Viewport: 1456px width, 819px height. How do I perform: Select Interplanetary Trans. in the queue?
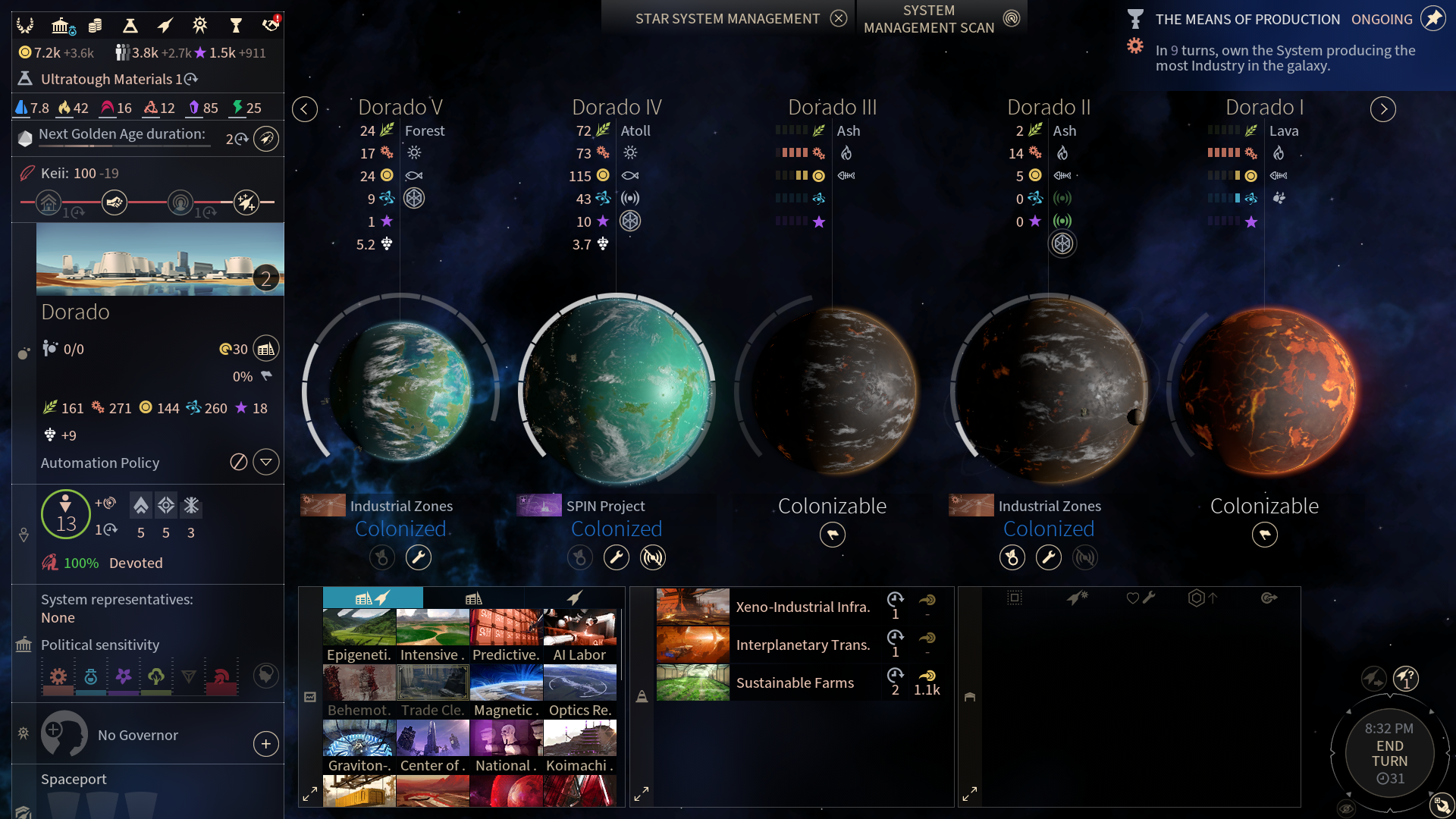click(x=802, y=645)
